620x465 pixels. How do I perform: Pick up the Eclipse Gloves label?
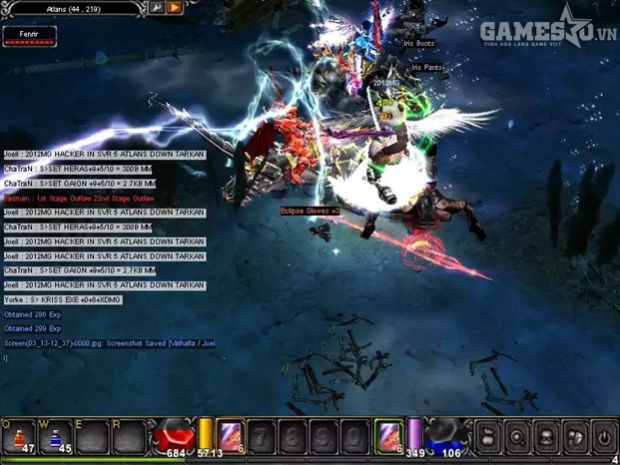click(x=309, y=211)
